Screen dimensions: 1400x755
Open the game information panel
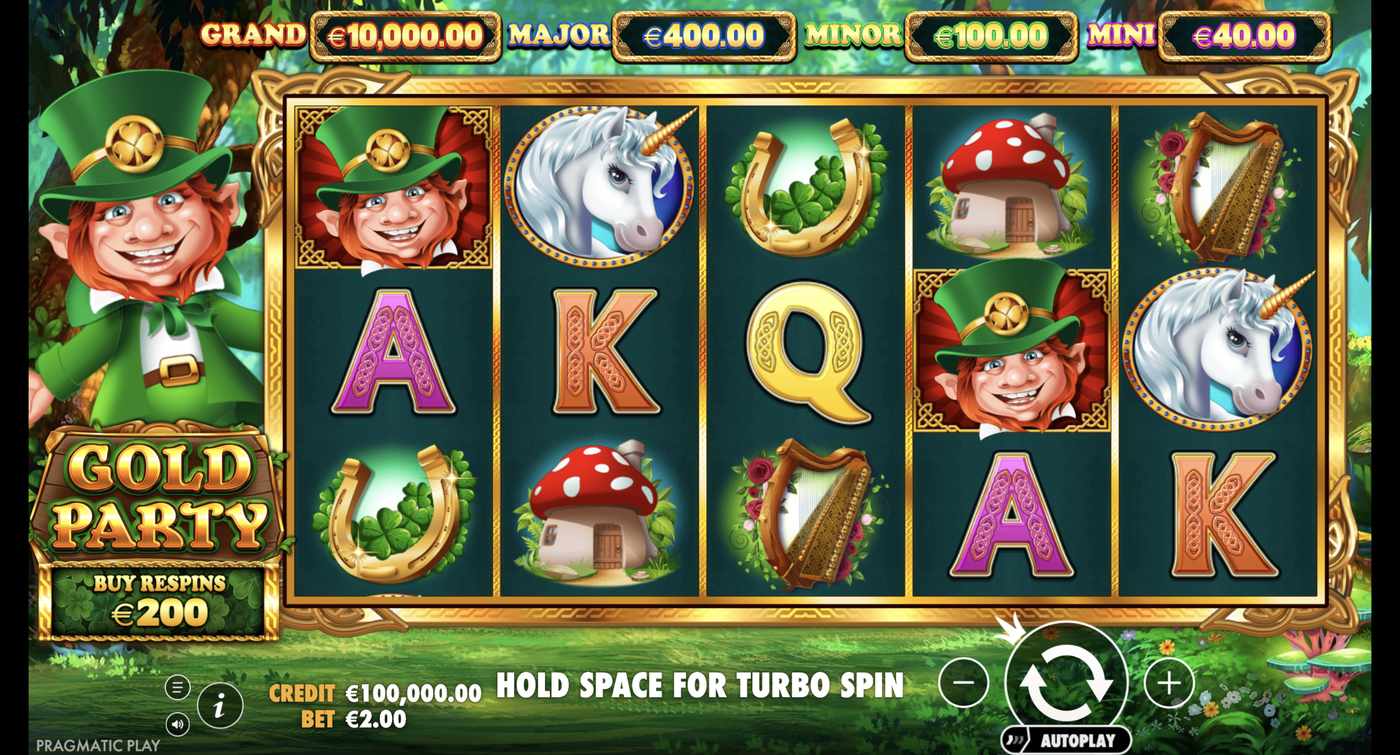pos(219,704)
